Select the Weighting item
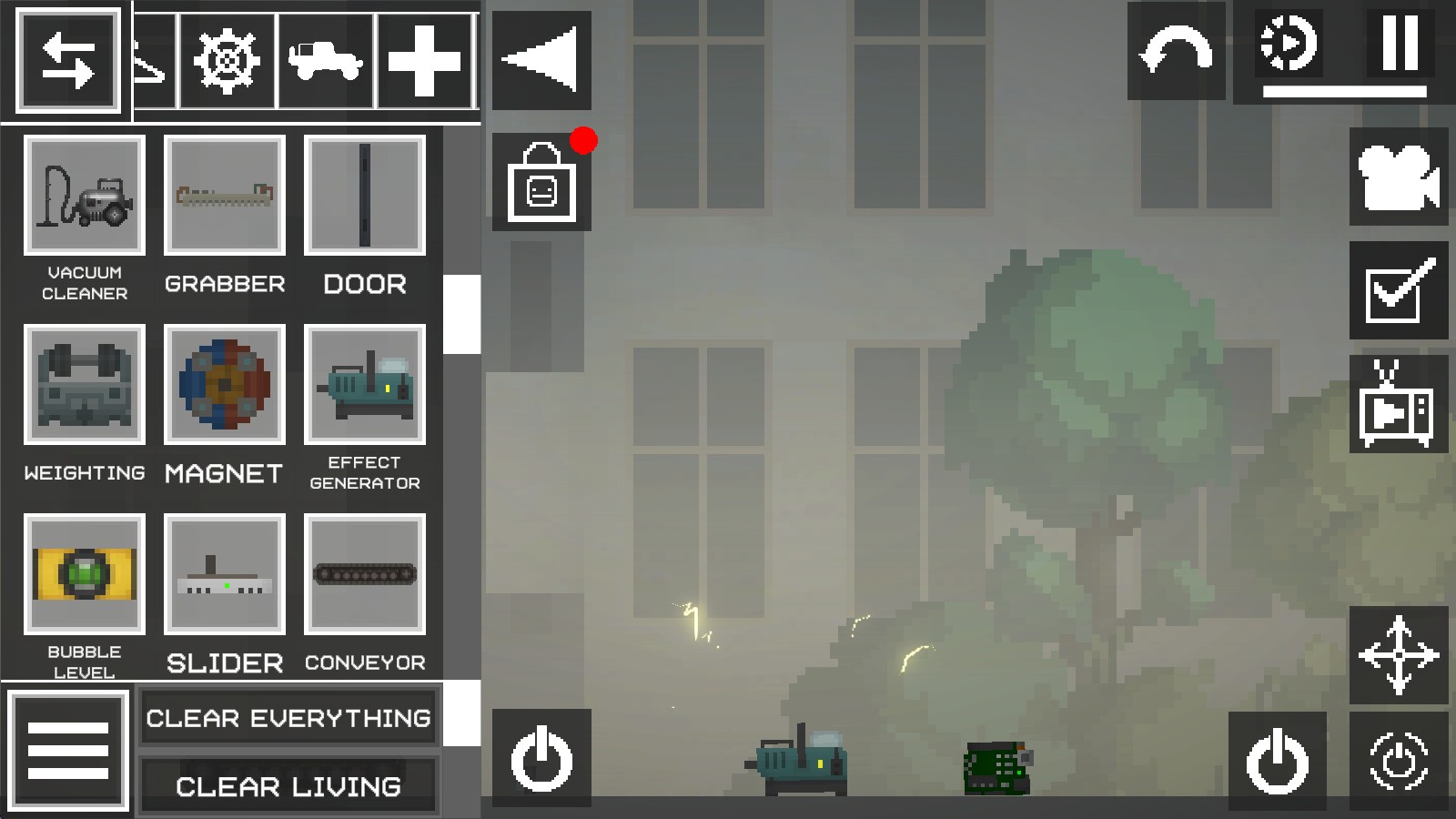1456x819 pixels. pyautogui.click(x=85, y=384)
